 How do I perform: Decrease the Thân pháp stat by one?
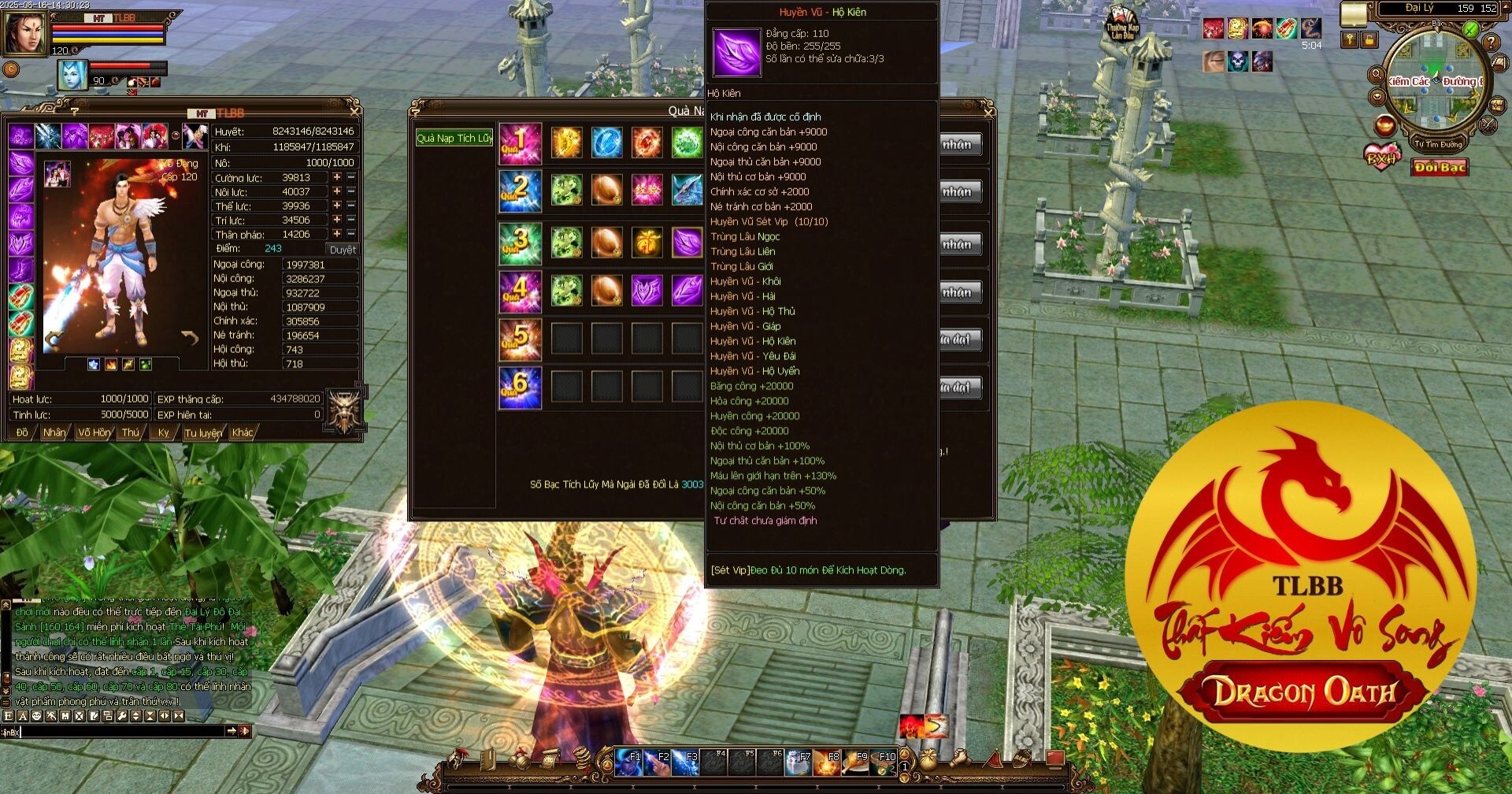point(351,234)
